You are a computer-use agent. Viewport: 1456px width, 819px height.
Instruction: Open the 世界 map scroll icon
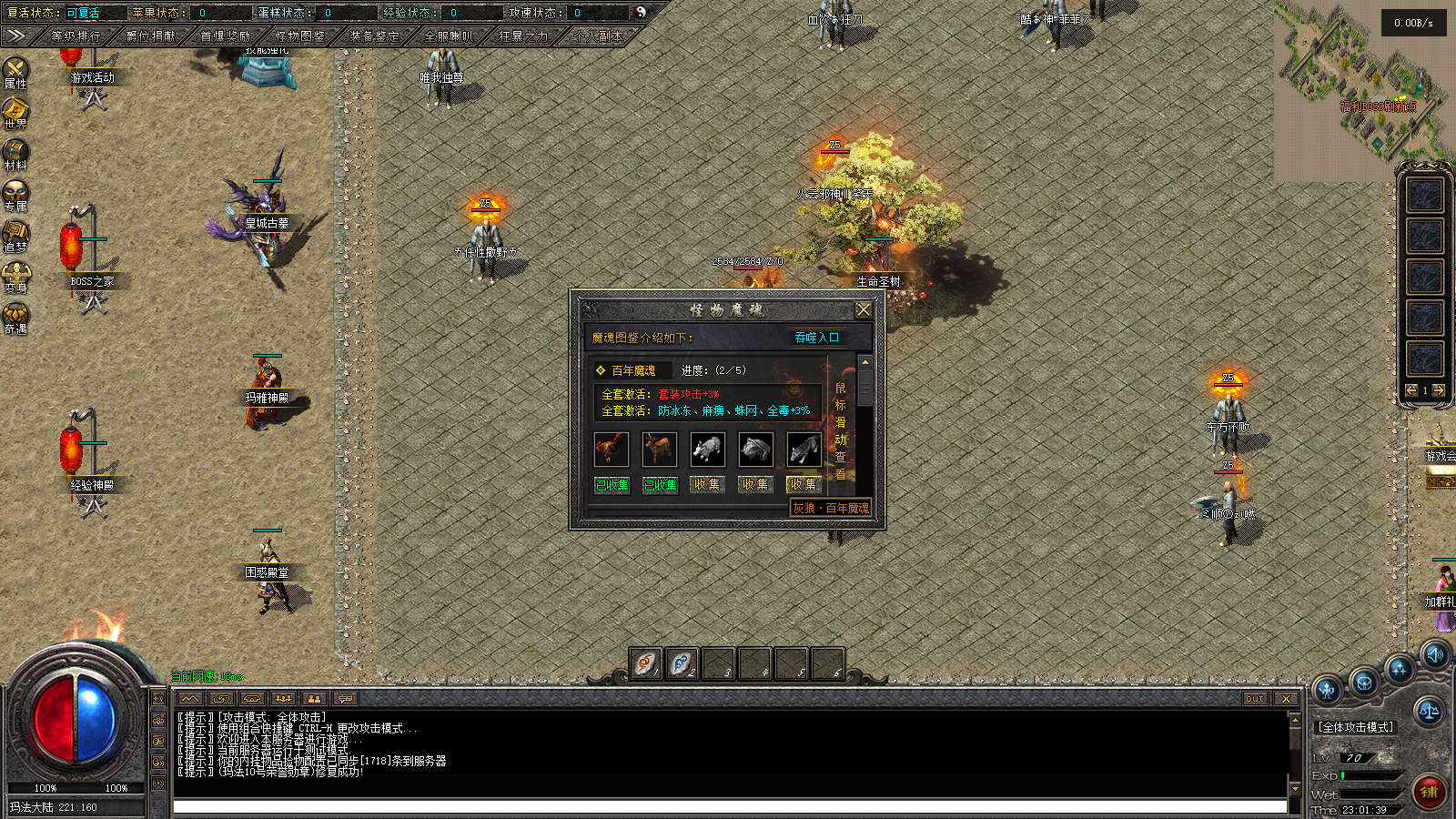[x=15, y=111]
